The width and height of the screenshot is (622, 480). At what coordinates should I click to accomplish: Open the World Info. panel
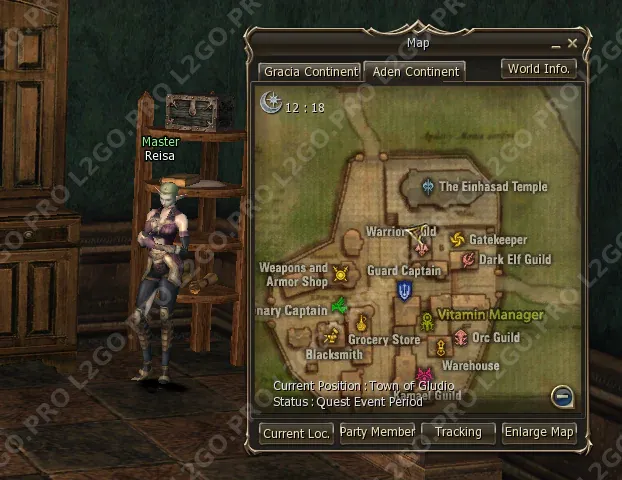[539, 69]
